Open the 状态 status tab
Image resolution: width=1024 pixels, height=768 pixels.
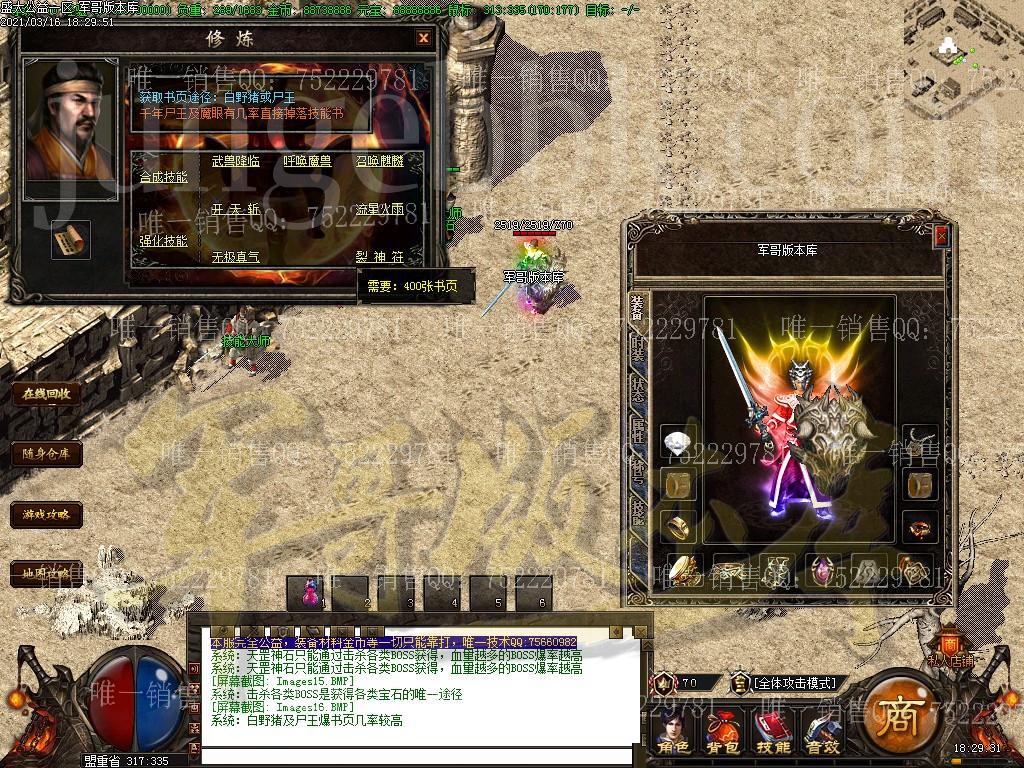(638, 388)
